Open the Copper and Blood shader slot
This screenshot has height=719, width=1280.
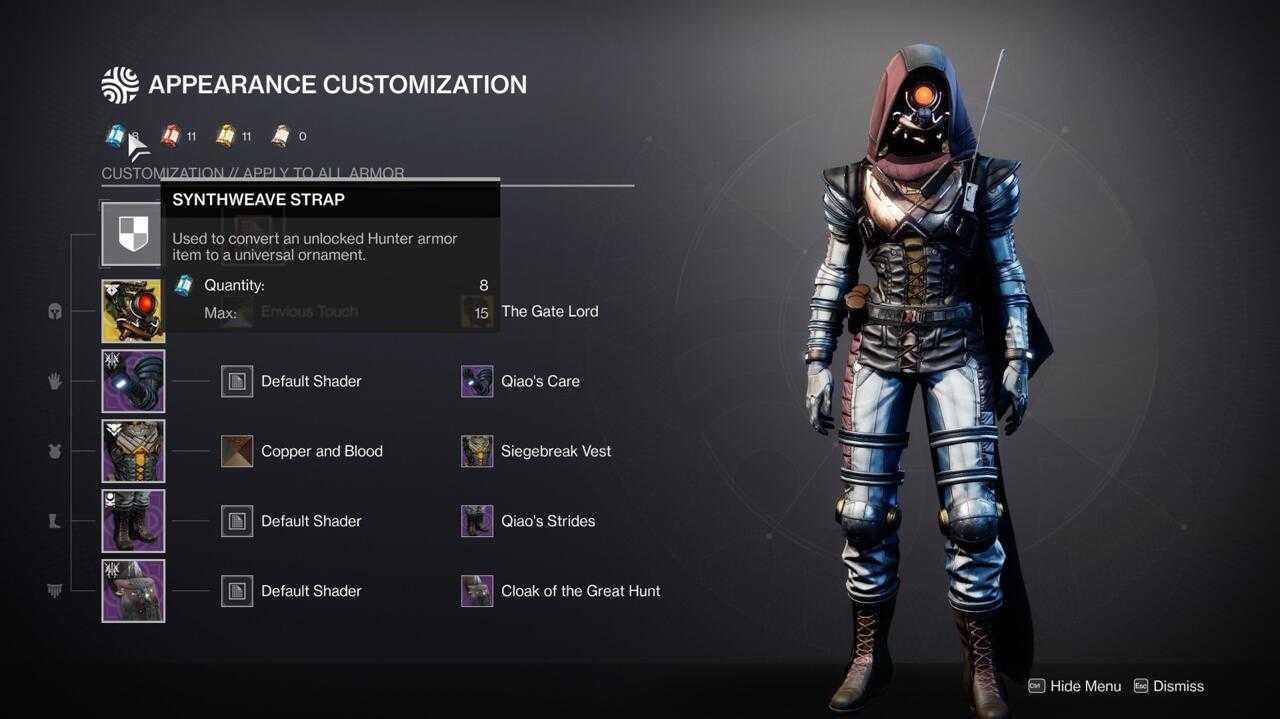(237, 451)
